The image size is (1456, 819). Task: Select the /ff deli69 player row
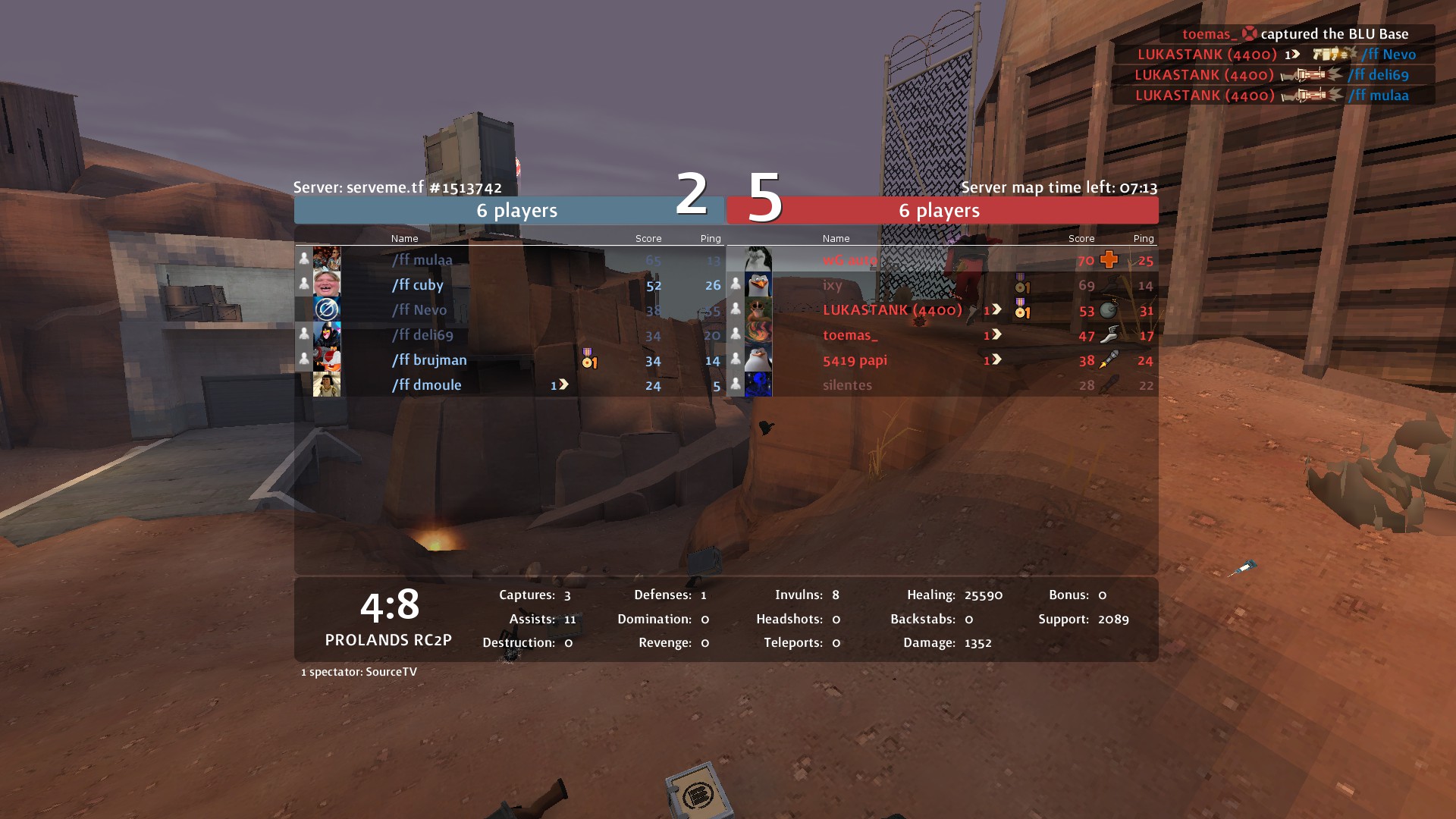422,335
